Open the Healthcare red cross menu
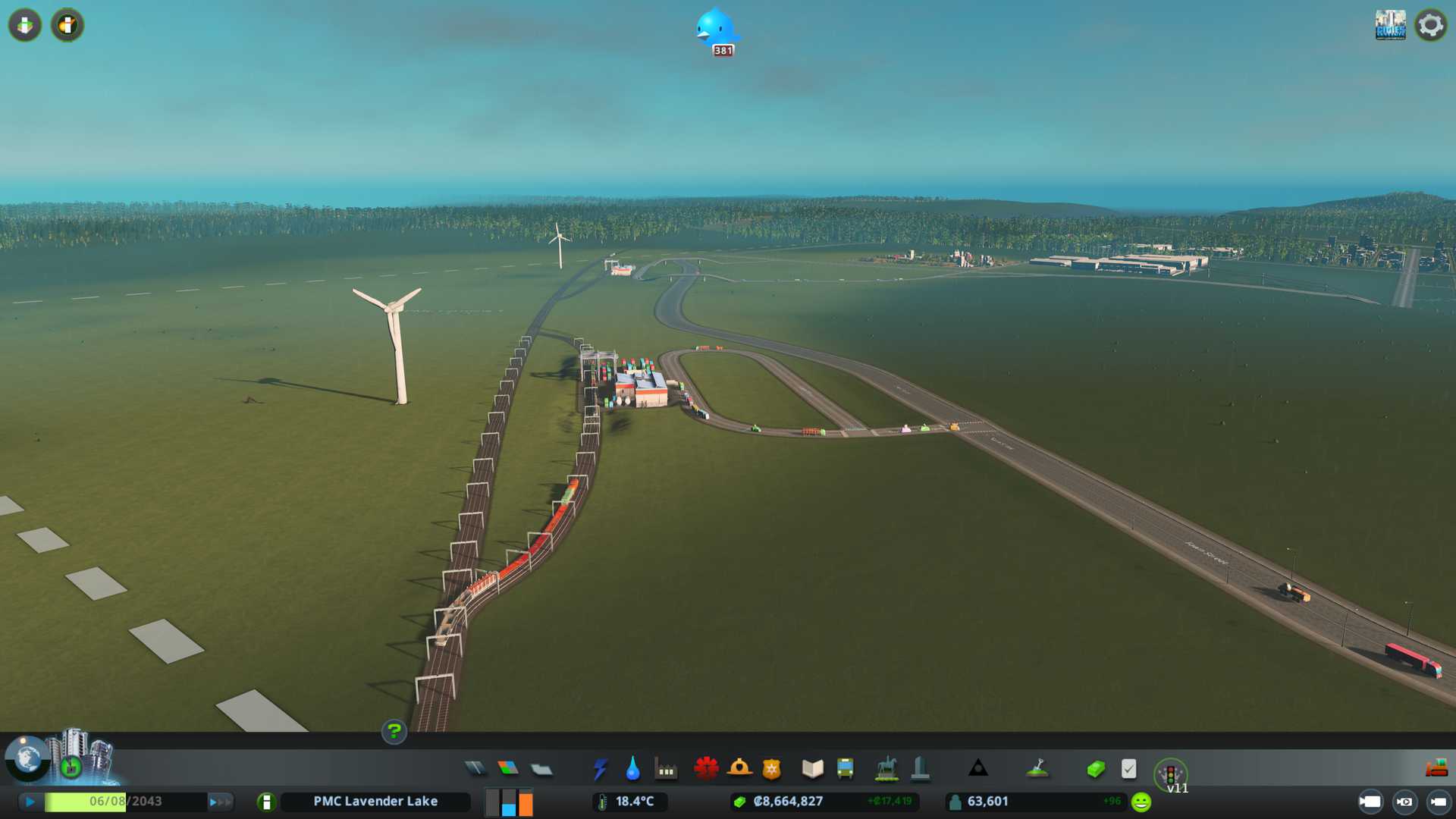This screenshot has height=819, width=1456. (x=706, y=769)
